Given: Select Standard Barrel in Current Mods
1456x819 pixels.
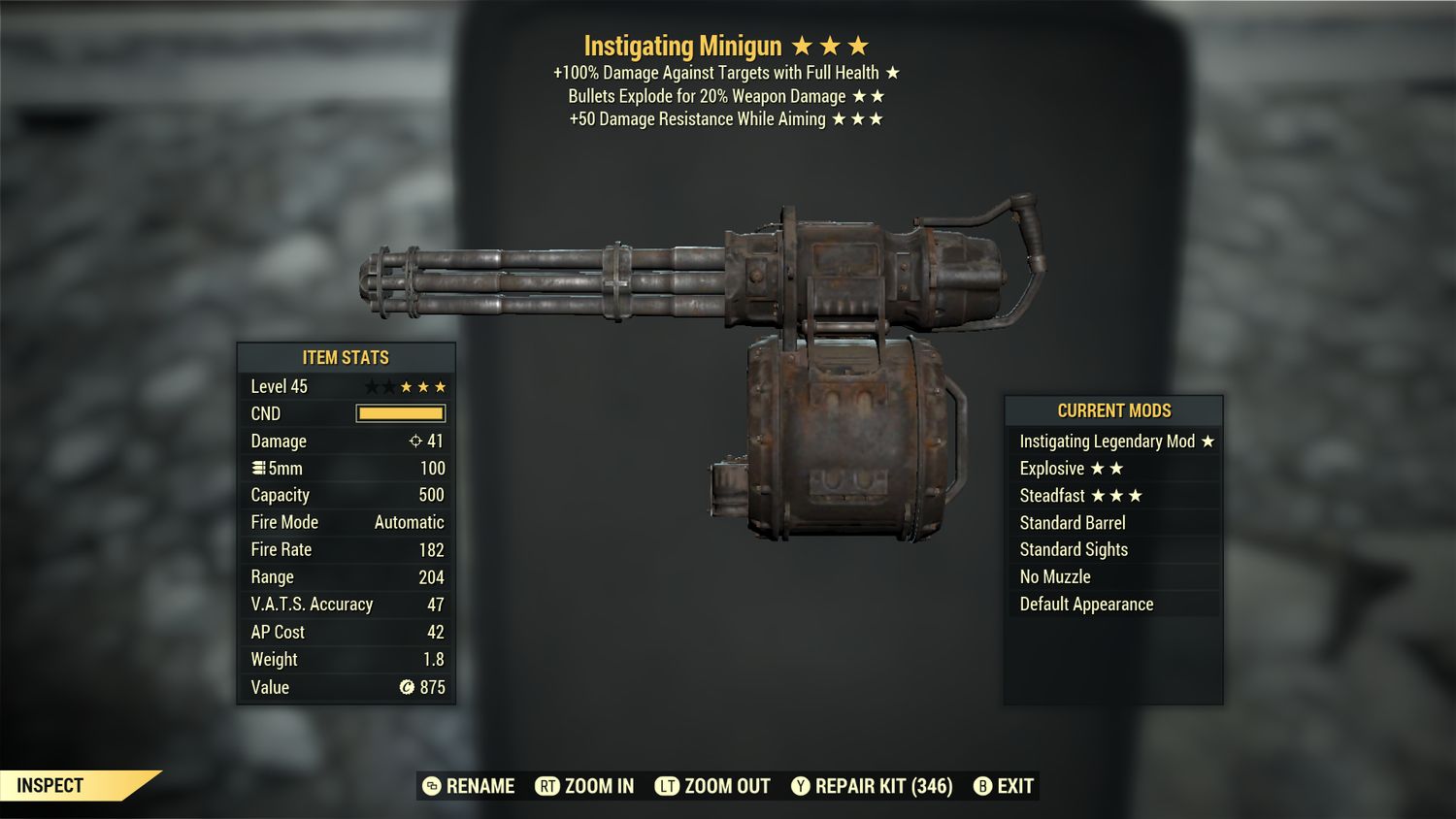Looking at the screenshot, I should coord(1072,522).
